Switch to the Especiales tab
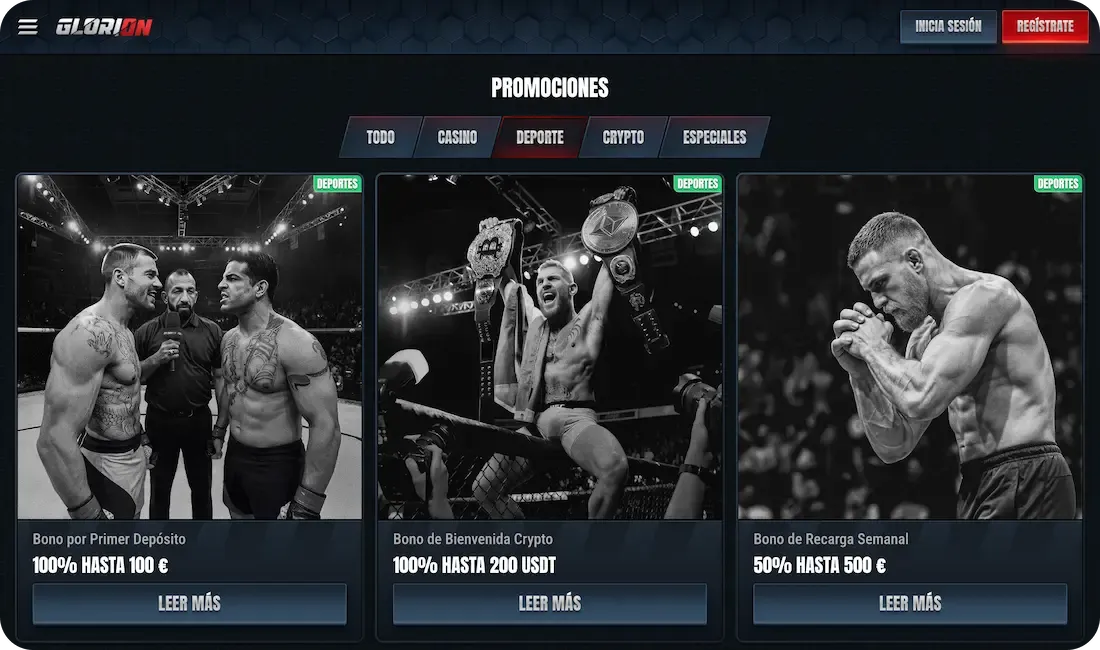The image size is (1100, 650). [x=714, y=138]
